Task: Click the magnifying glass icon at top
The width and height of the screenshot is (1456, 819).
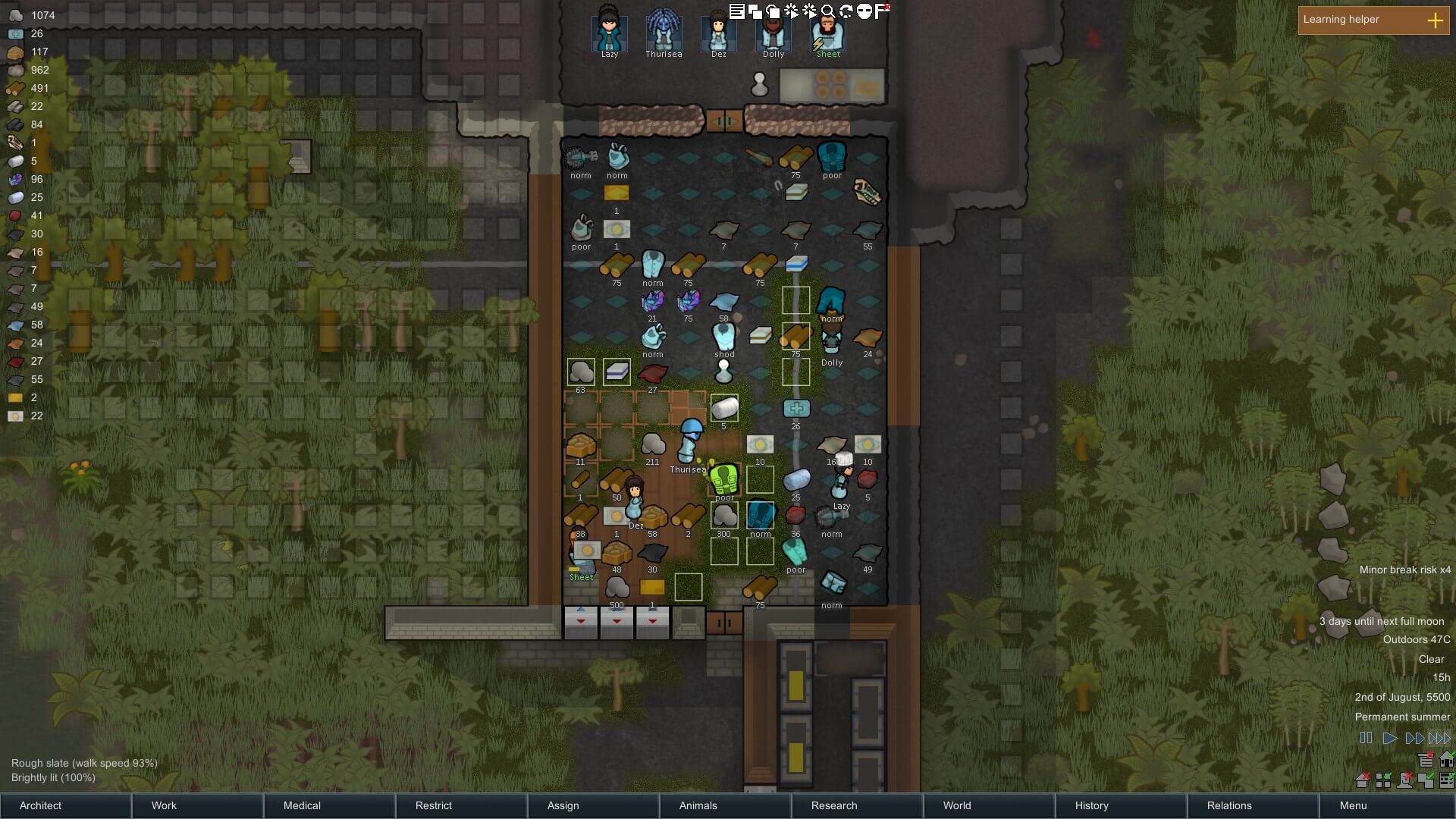Action: pos(827,11)
